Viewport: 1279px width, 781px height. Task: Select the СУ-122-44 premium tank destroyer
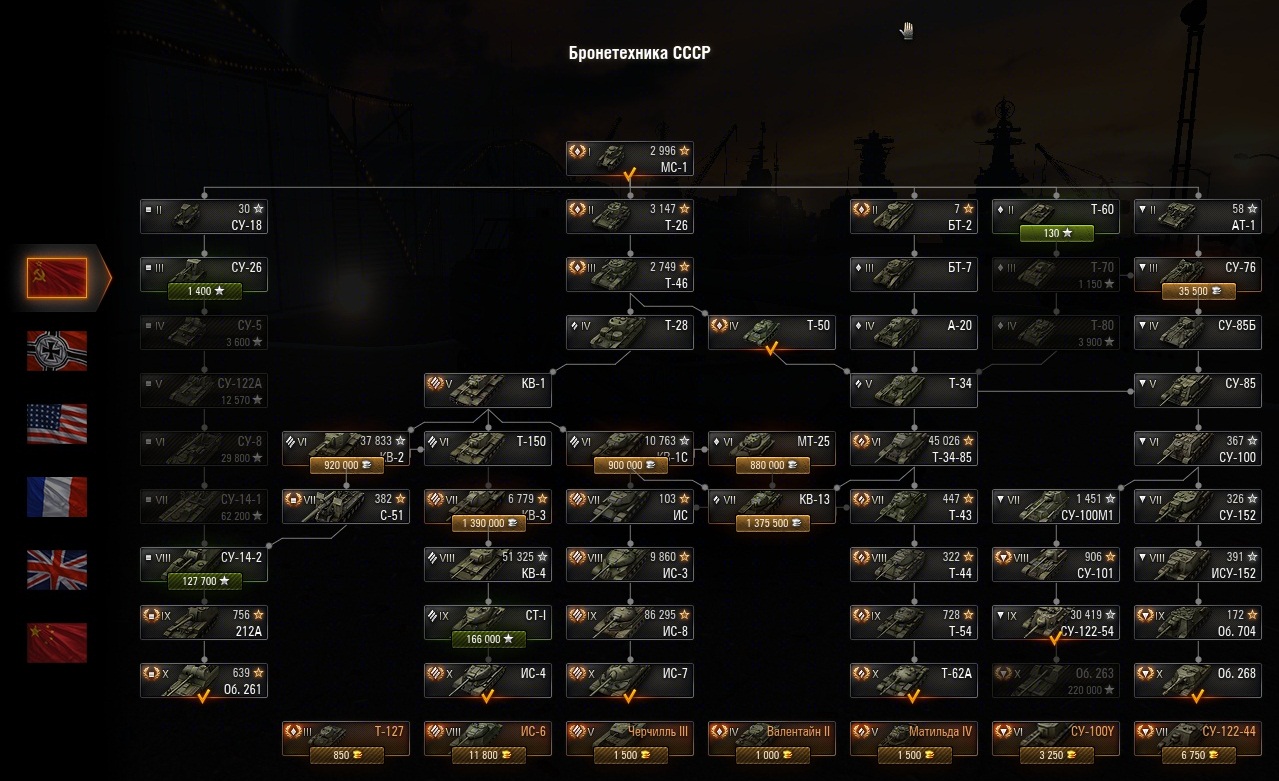(1197, 739)
